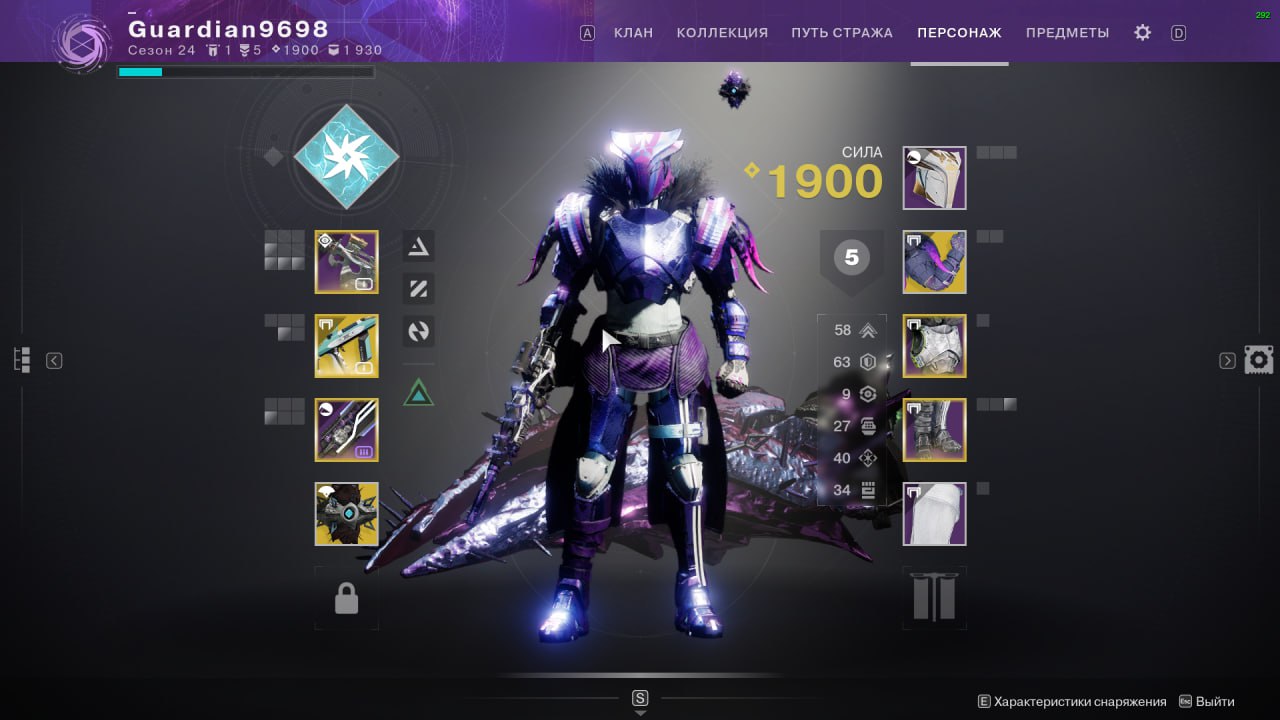The width and height of the screenshot is (1280, 720).
Task: Open the cyan diamond subclass icon
Action: coord(346,156)
